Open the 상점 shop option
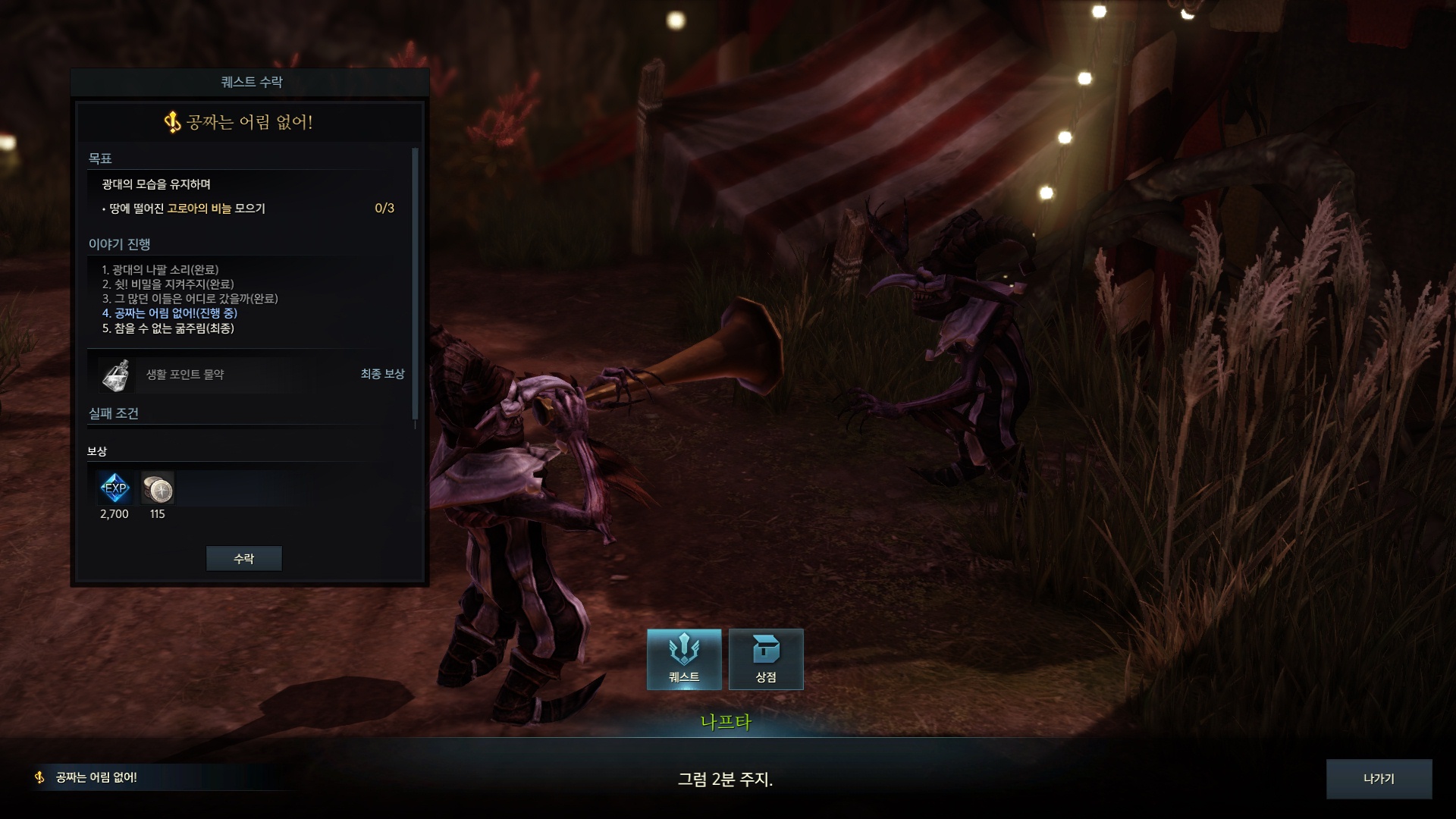The image size is (1456, 819). tap(766, 659)
